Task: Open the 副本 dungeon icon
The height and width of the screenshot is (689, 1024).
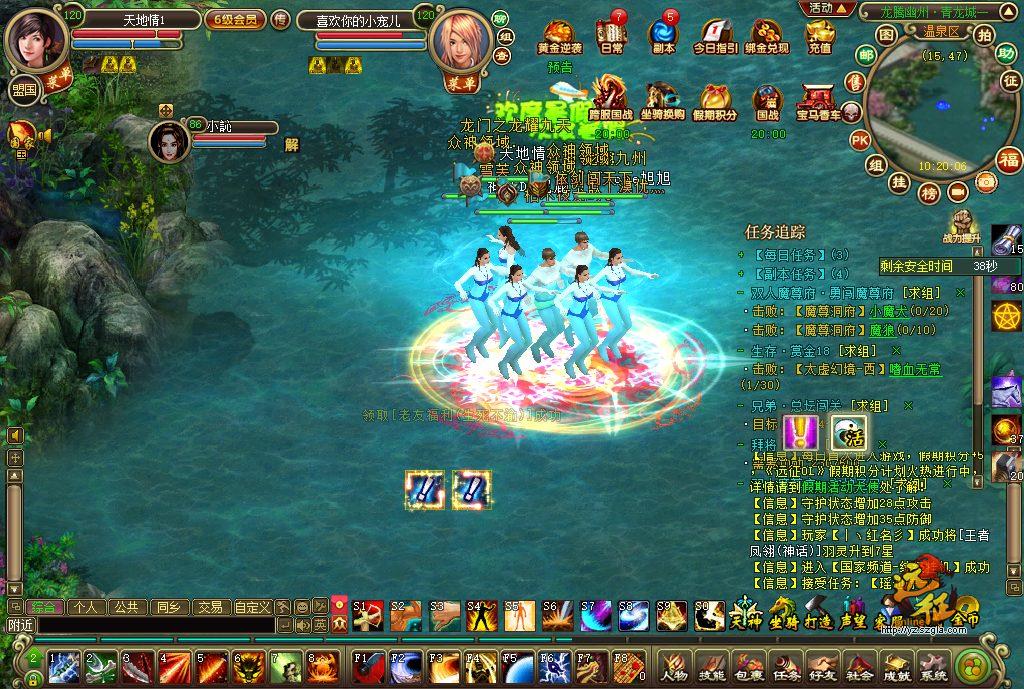Action: [x=662, y=35]
